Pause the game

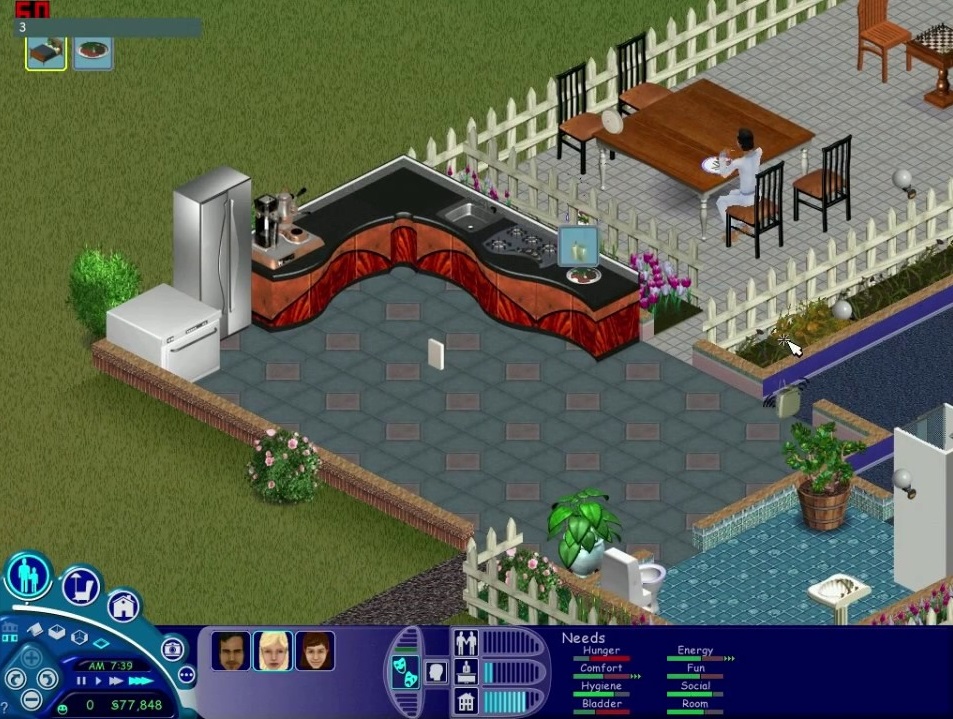[83, 681]
